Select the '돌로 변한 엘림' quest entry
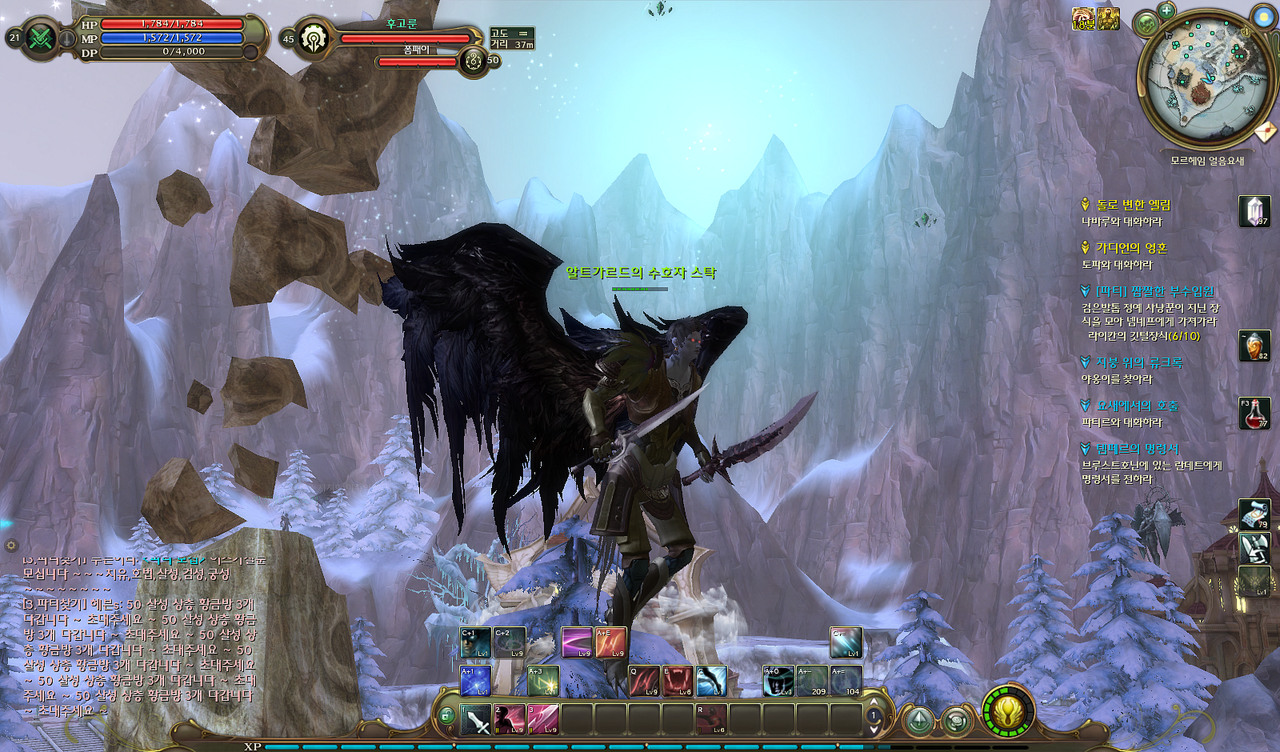Viewport: 1280px width, 752px height. coord(1133,205)
